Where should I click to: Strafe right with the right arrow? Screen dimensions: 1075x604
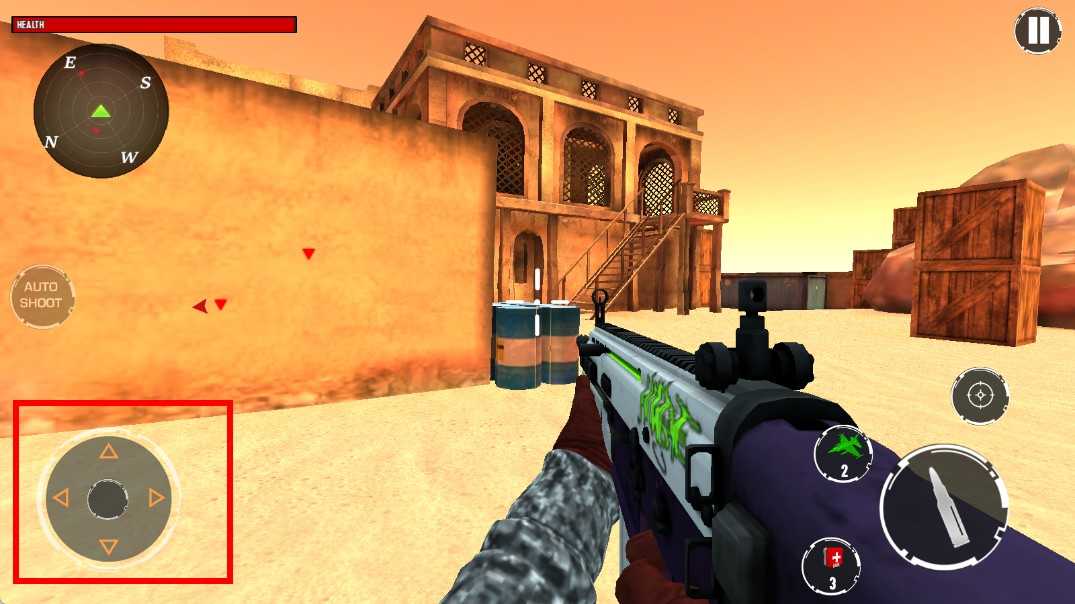(x=156, y=498)
